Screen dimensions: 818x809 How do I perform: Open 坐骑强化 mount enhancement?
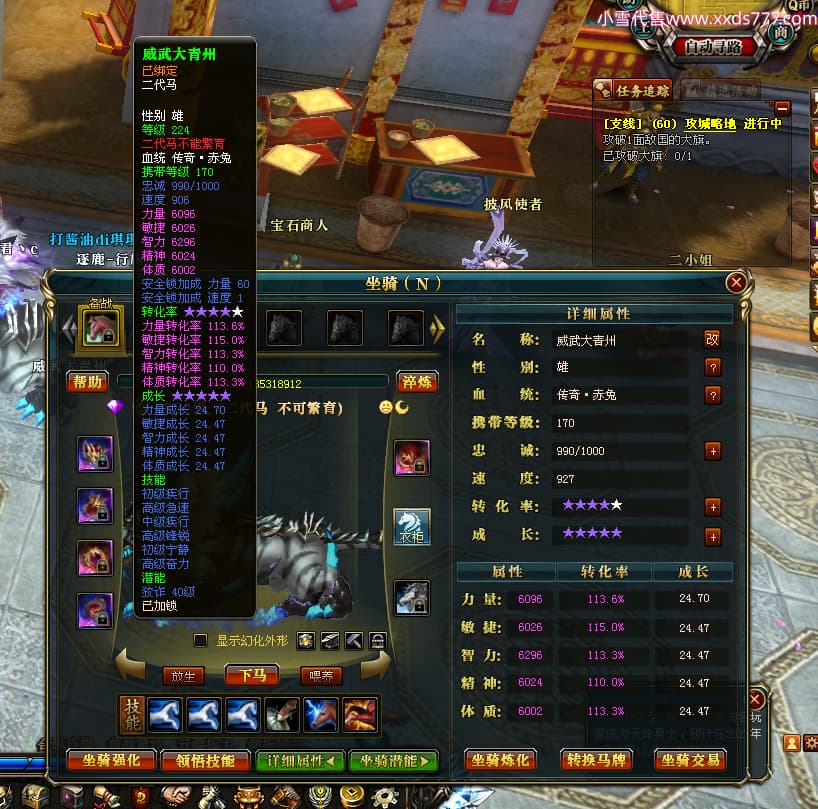click(x=110, y=760)
